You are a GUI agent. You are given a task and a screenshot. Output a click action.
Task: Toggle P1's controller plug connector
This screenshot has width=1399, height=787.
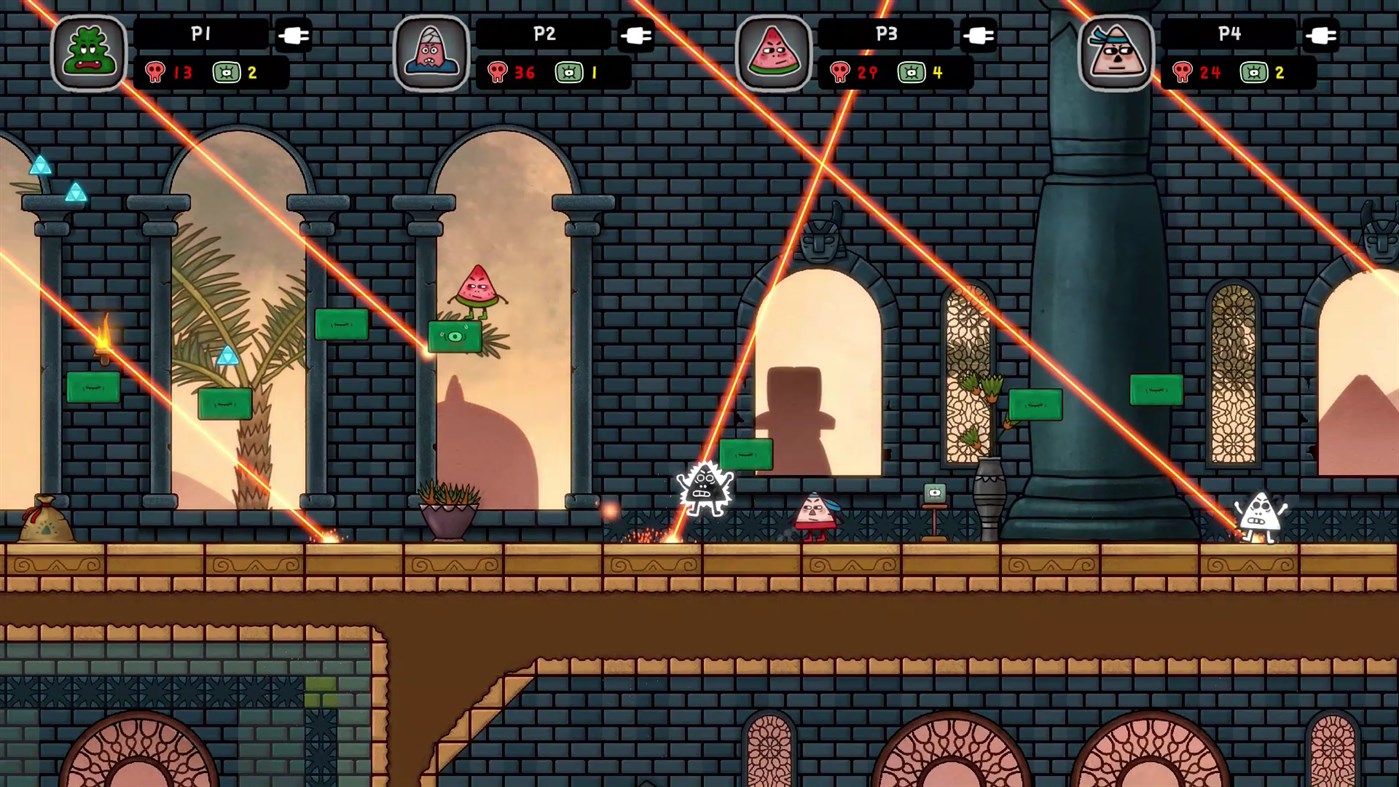[295, 34]
